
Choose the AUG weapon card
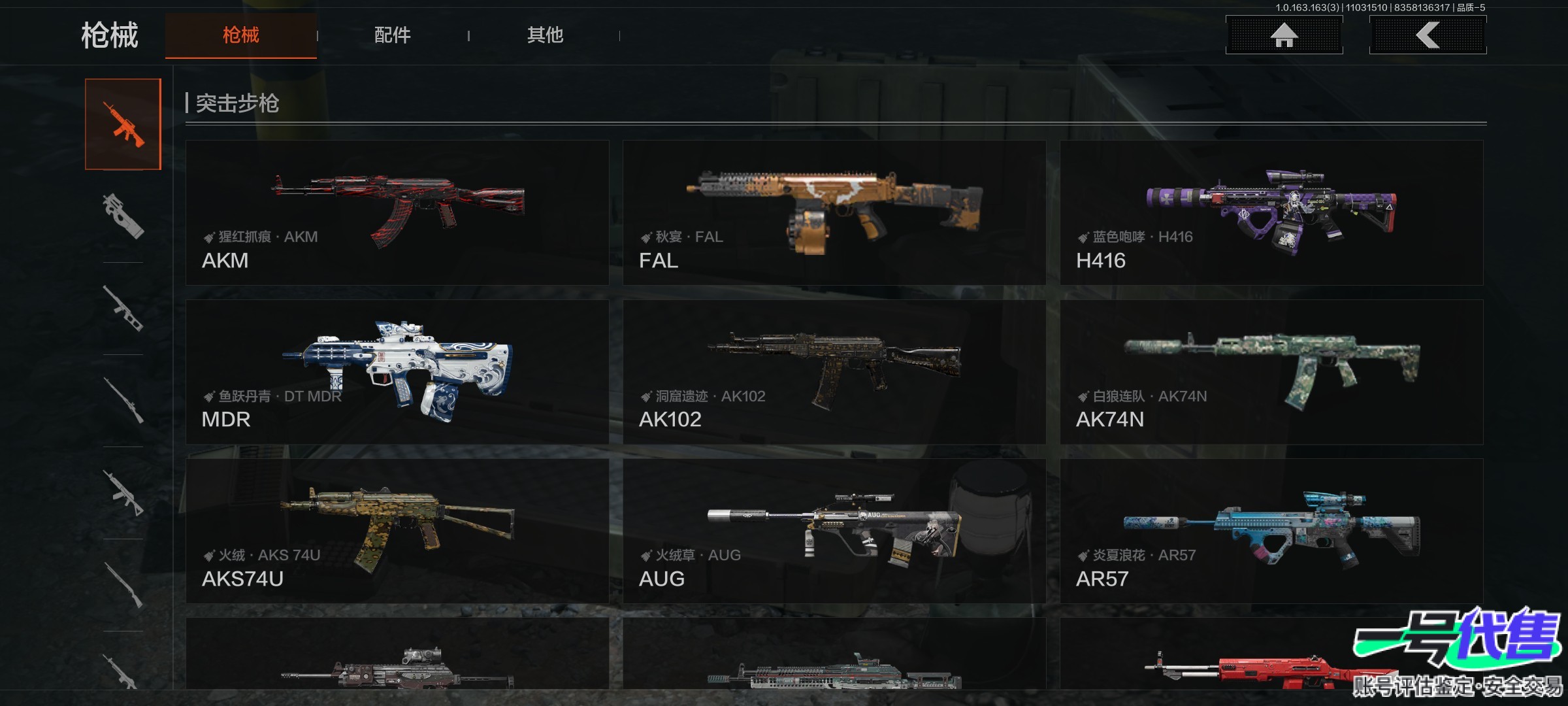click(x=834, y=531)
